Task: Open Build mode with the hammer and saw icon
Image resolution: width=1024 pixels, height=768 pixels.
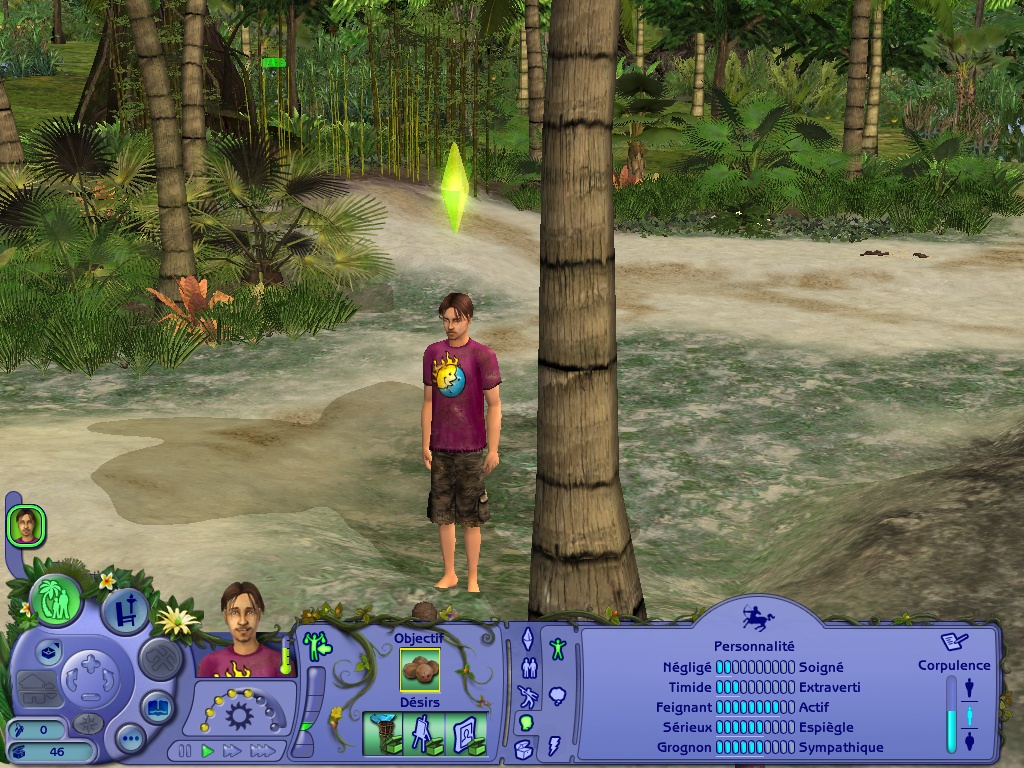Action: 160,658
